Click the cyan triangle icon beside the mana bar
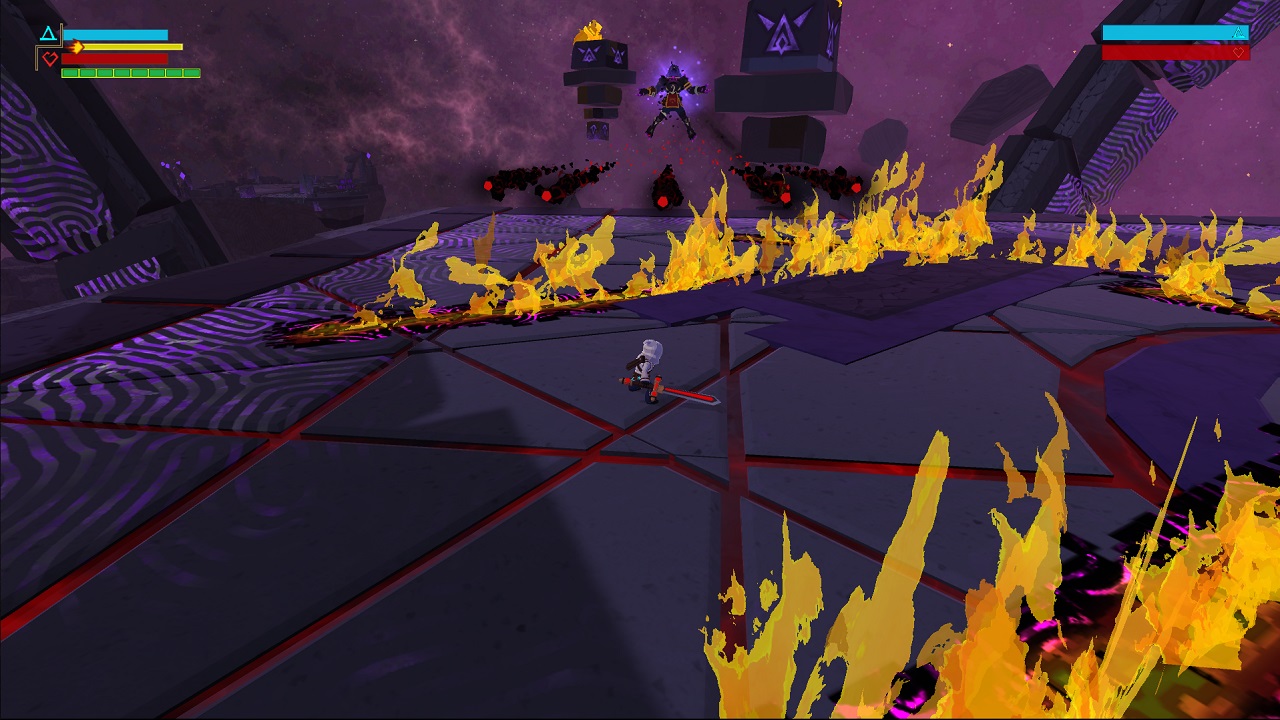1280x720 pixels. [48, 32]
